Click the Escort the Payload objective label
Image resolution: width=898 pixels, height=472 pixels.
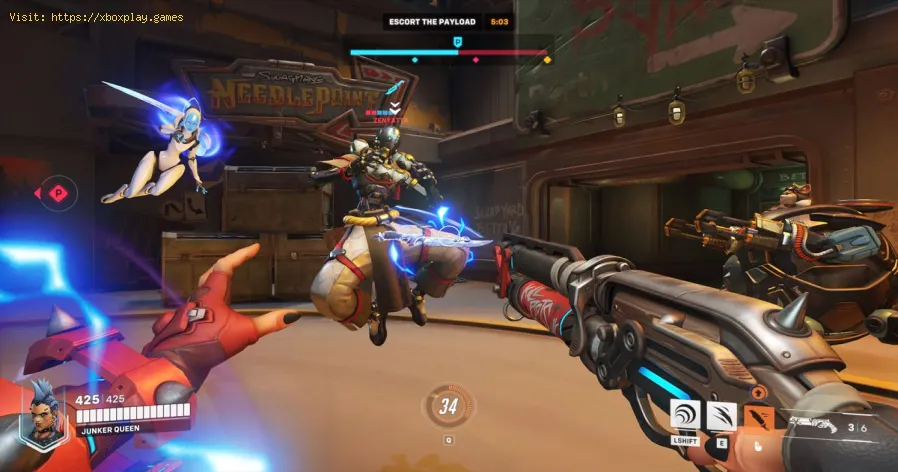[434, 20]
